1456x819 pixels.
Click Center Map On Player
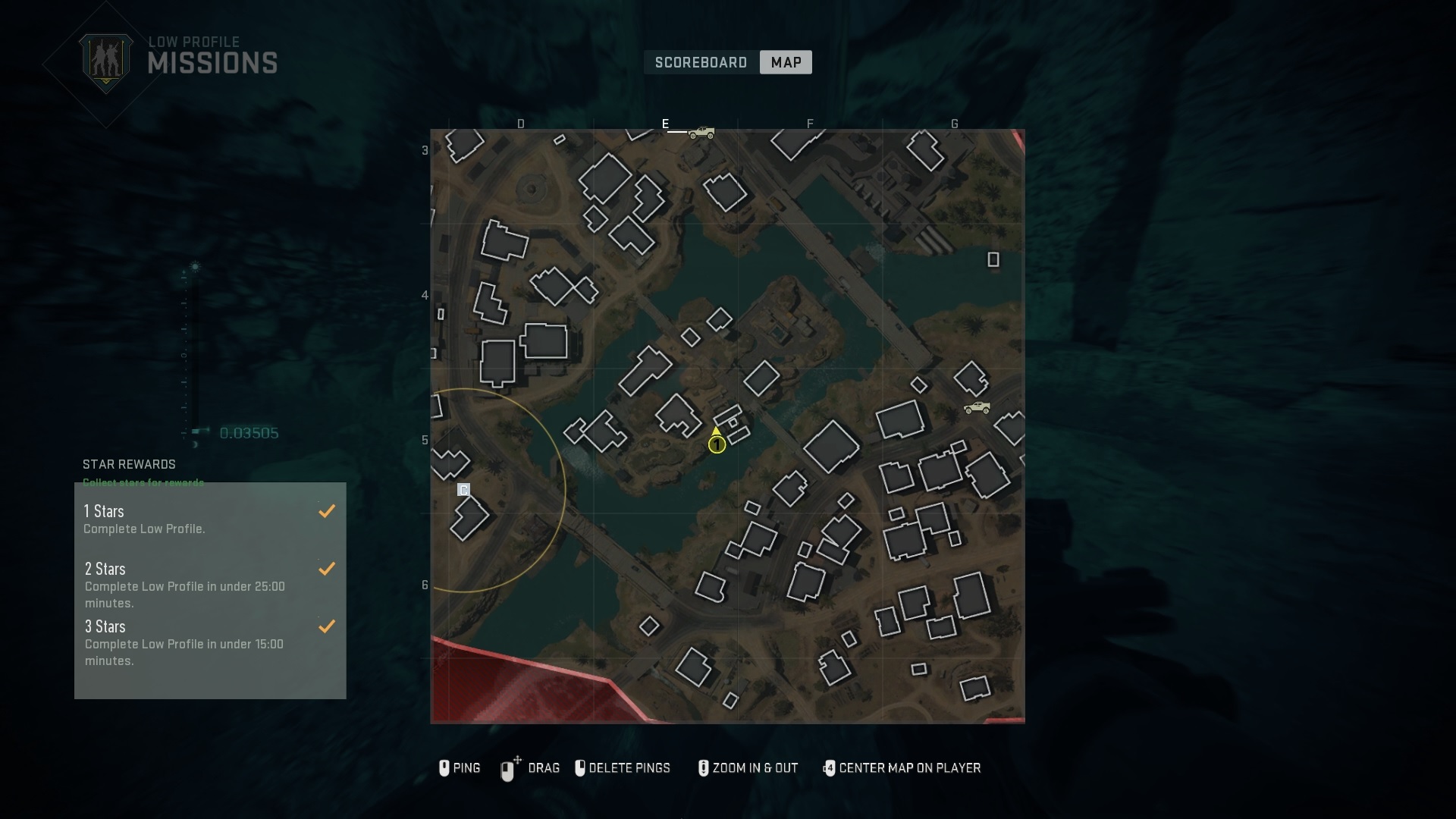point(902,768)
